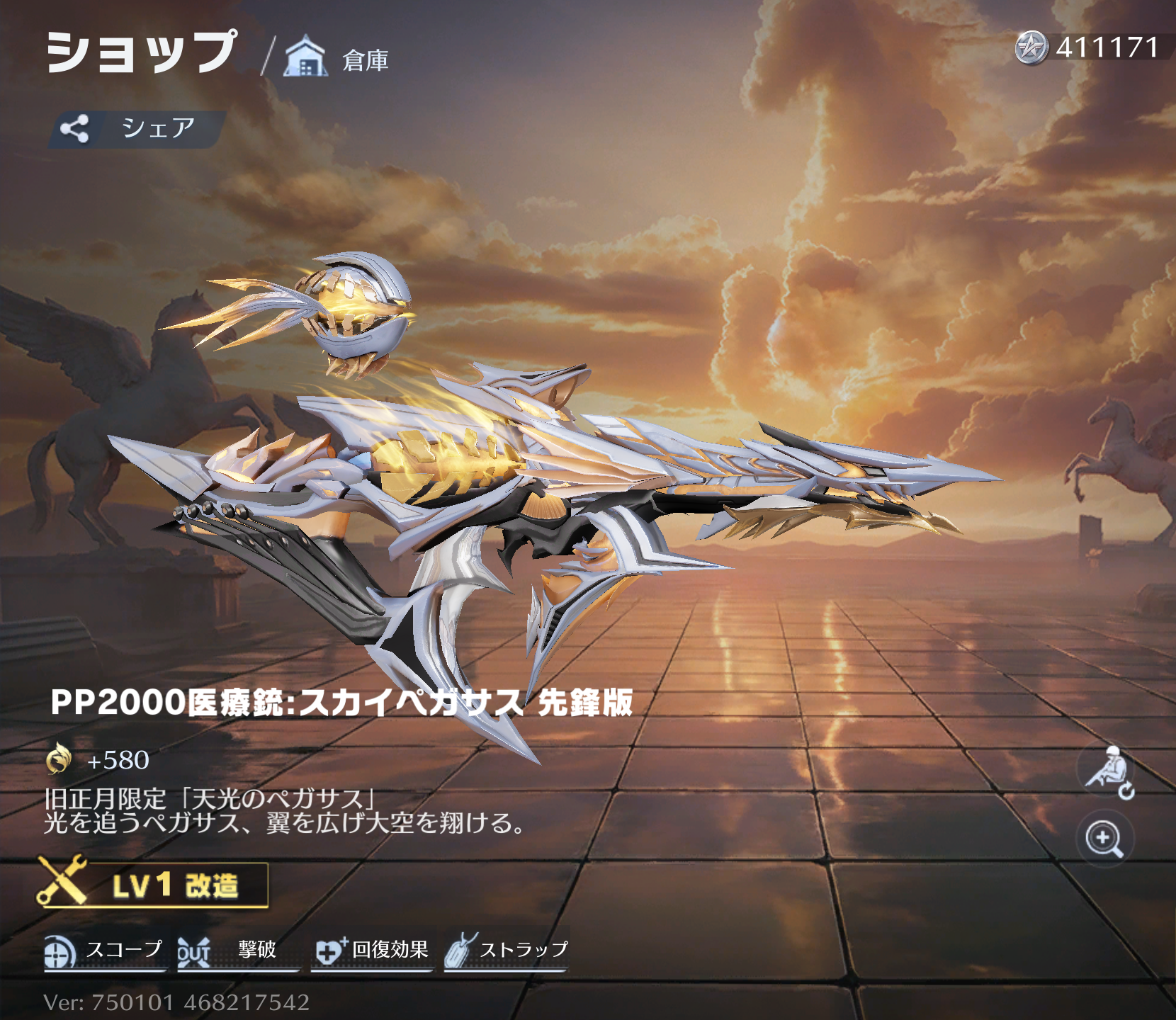Show the 撃破 kill effect
The image size is (1176, 1020).
(x=237, y=951)
